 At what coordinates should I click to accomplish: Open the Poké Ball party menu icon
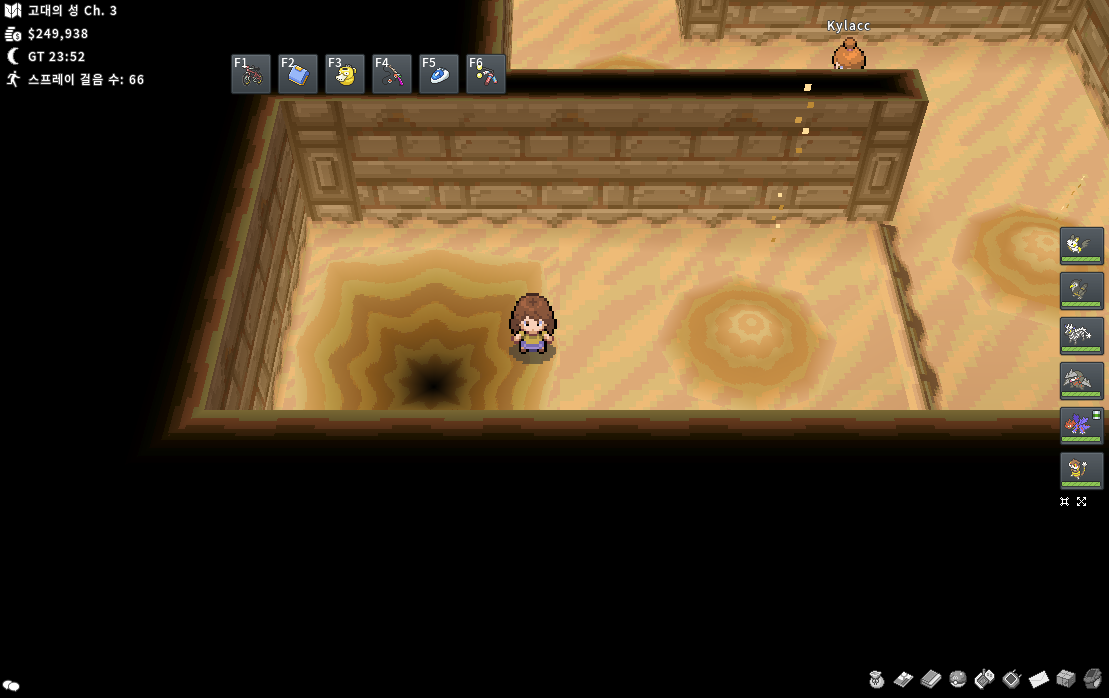click(x=958, y=680)
